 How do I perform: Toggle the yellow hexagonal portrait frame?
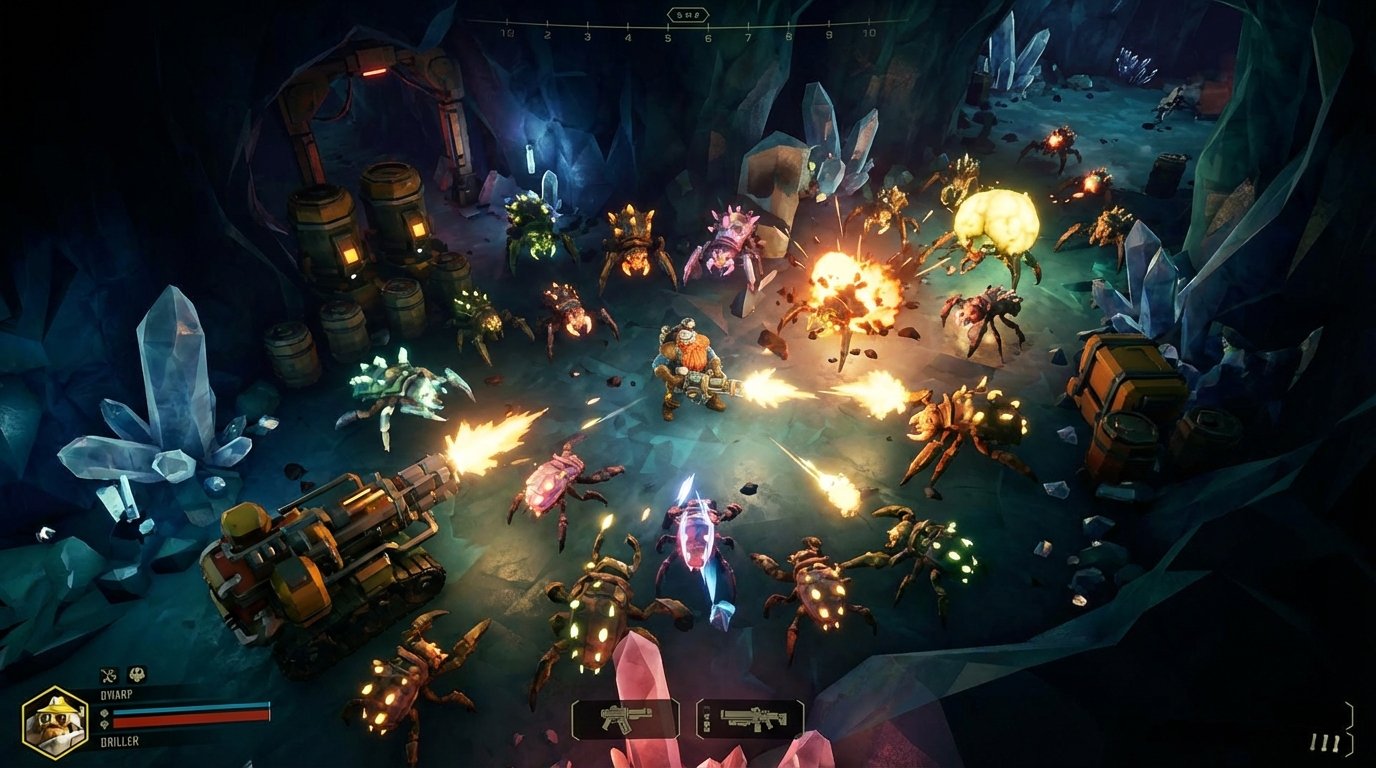[55, 722]
